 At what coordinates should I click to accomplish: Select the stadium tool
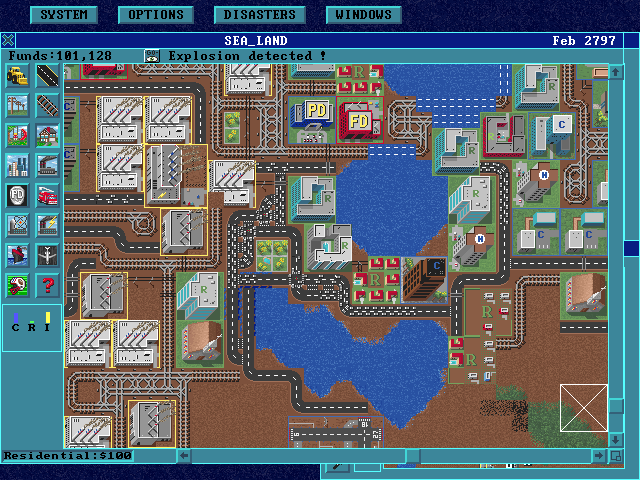(x=18, y=226)
